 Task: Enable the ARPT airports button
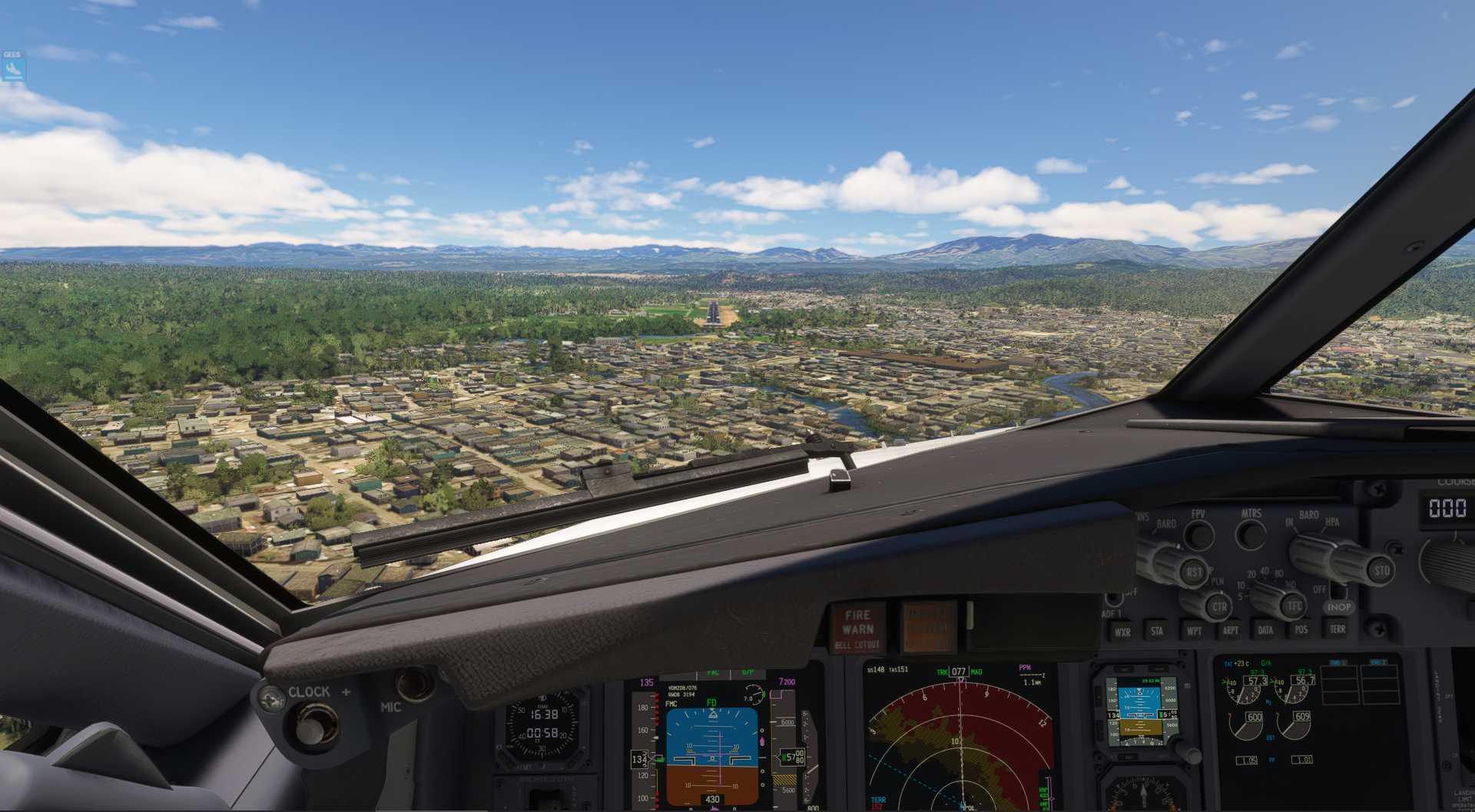1230,631
